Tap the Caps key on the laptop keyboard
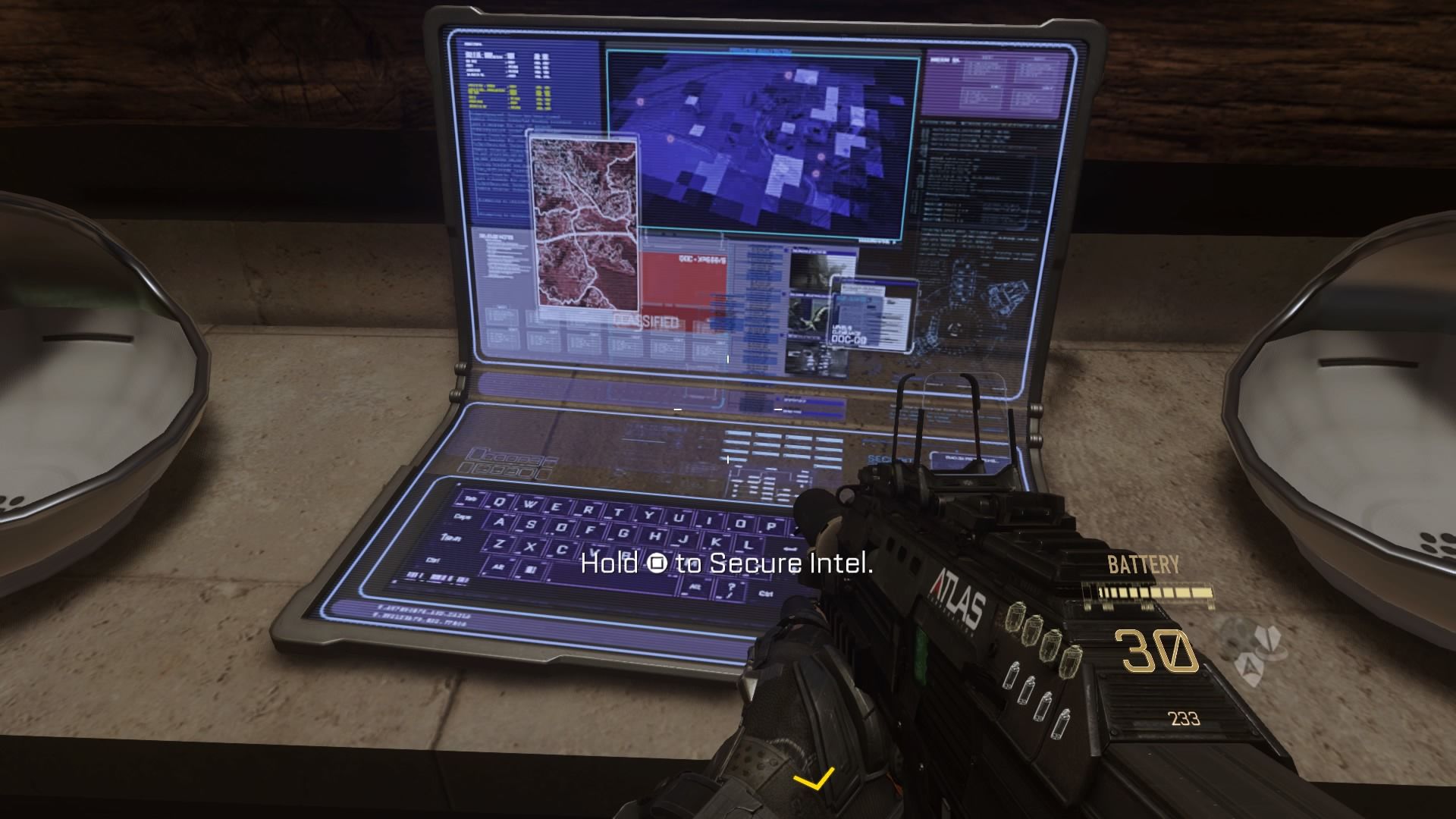 pyautogui.click(x=461, y=516)
